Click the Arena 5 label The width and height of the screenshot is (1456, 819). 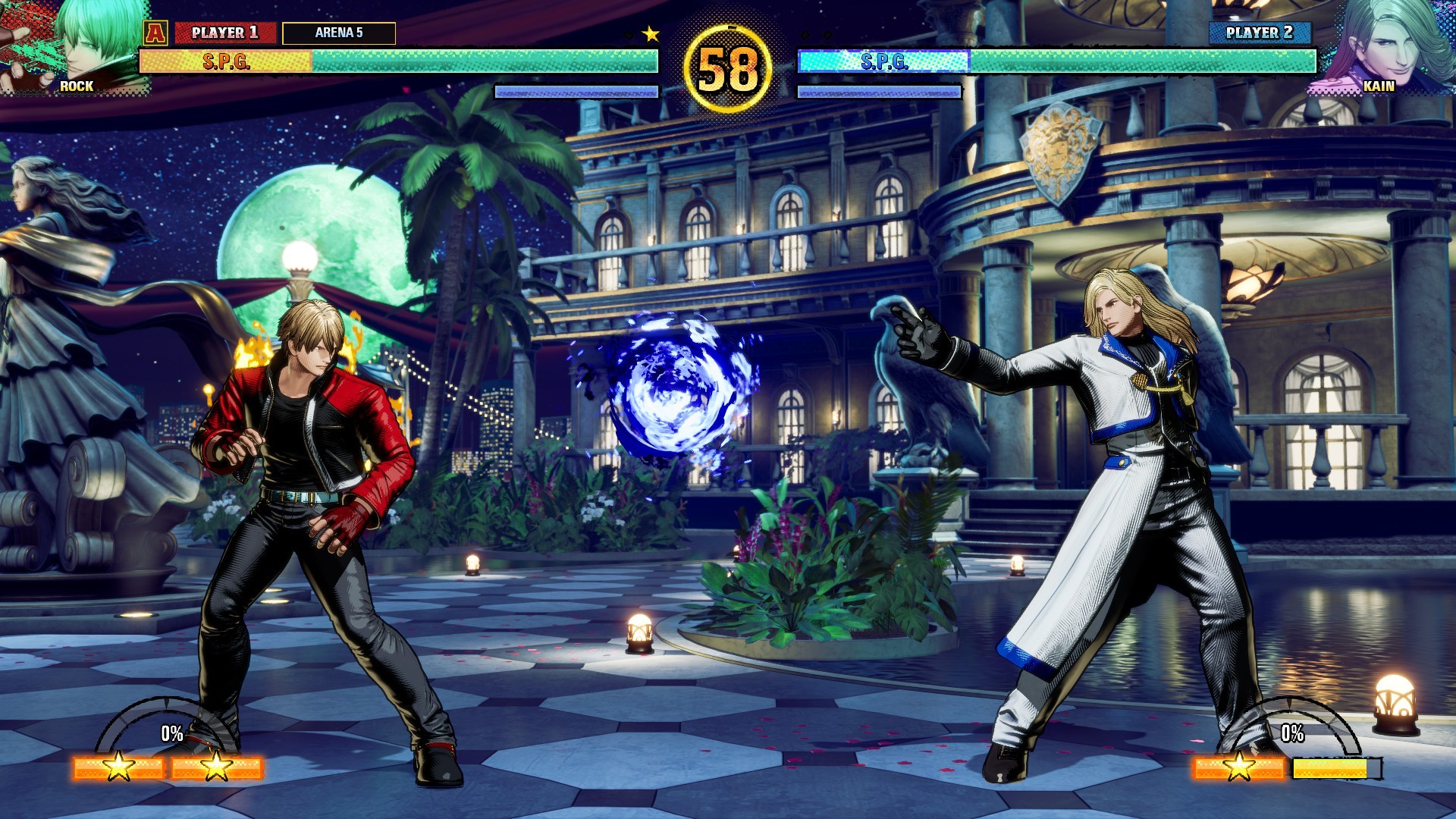[x=339, y=33]
